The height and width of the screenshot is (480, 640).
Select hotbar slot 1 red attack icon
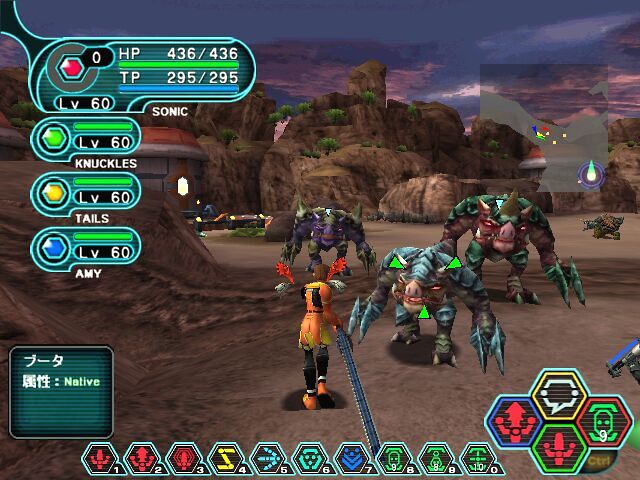pos(101,459)
